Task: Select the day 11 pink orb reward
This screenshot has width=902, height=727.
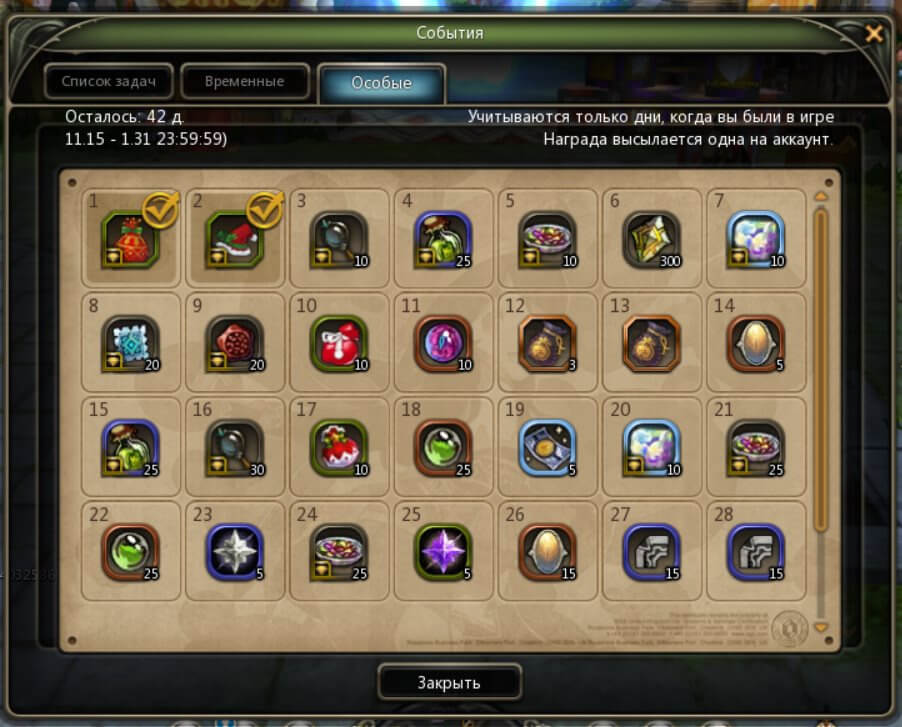Action: pos(443,343)
